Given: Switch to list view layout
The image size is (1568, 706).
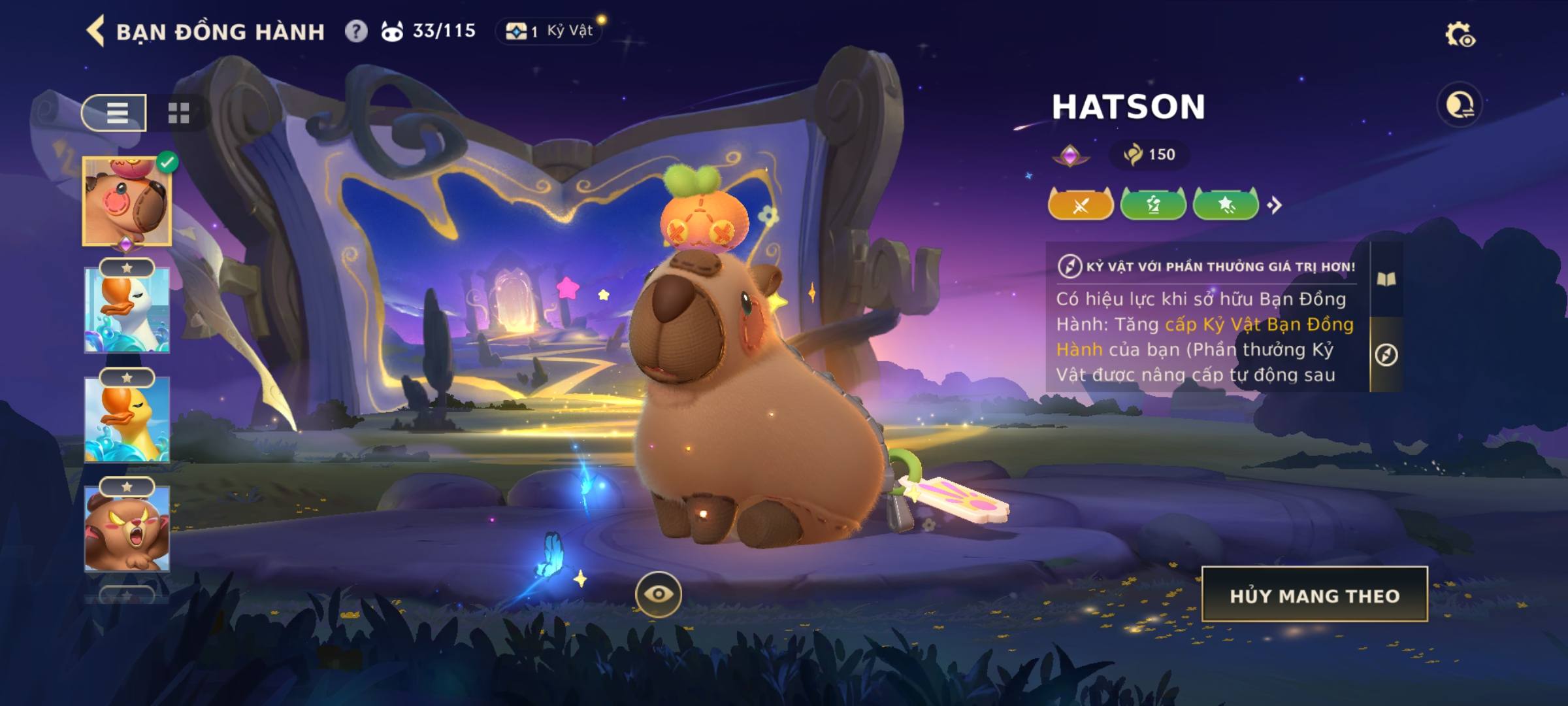Looking at the screenshot, I should 116,113.
